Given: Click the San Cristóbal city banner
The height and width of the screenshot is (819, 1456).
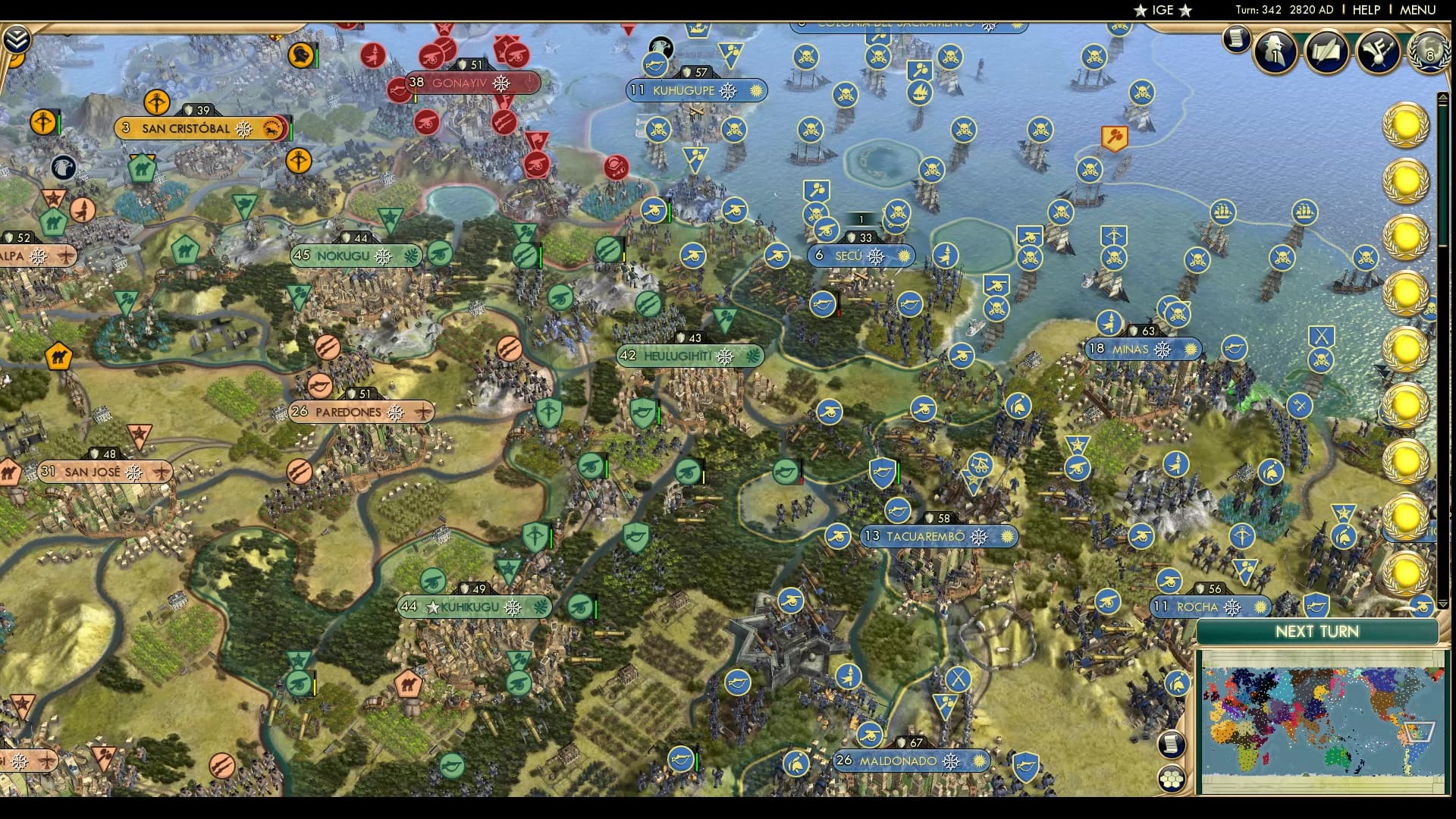Looking at the screenshot, I should click(x=199, y=129).
